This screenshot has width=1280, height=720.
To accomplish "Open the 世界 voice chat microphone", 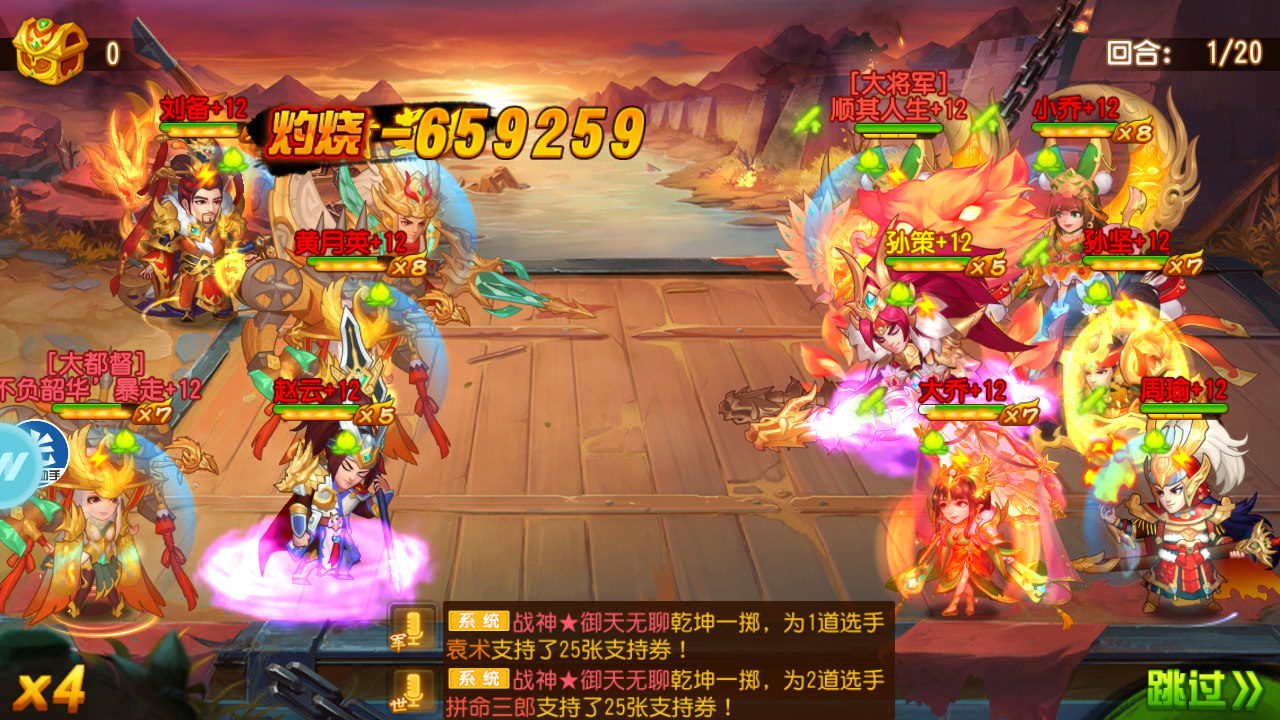I will (x=413, y=691).
